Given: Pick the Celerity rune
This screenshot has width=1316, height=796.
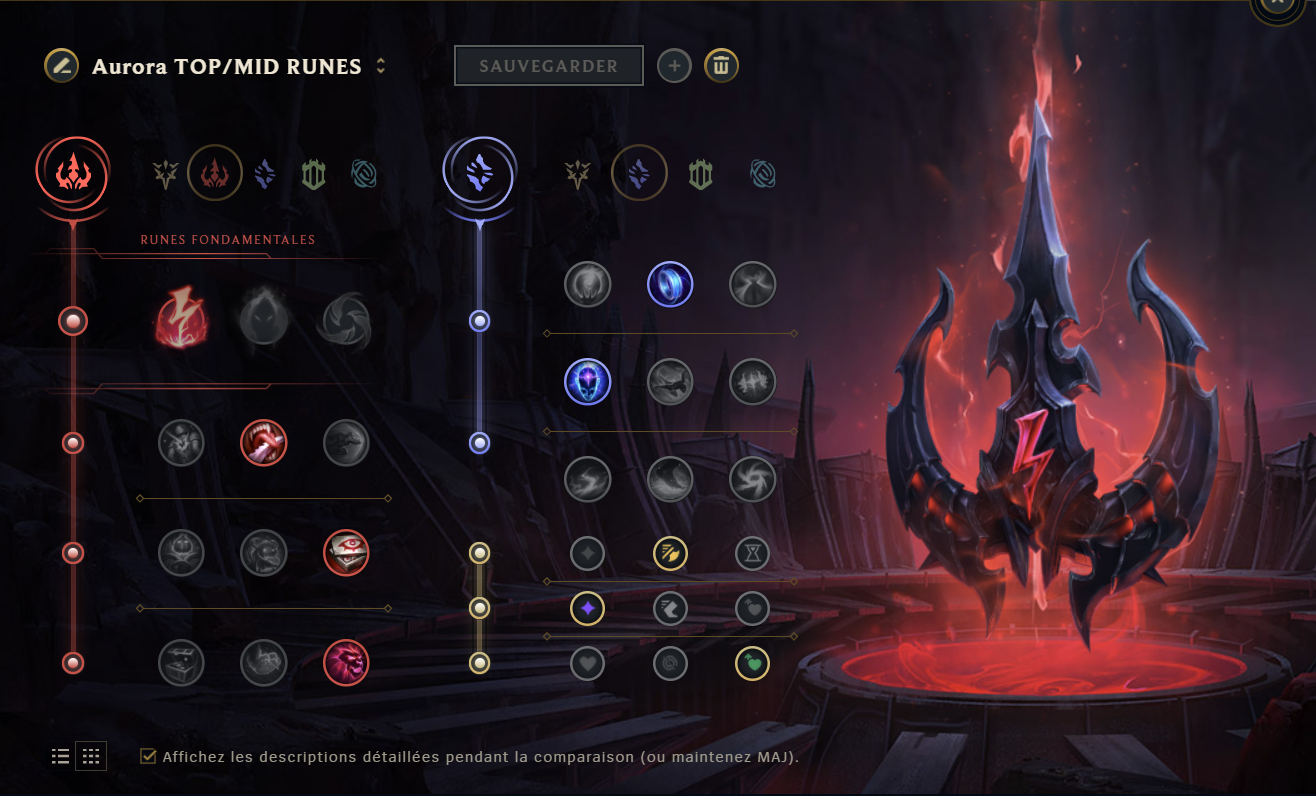Looking at the screenshot, I should pyautogui.click(x=670, y=381).
